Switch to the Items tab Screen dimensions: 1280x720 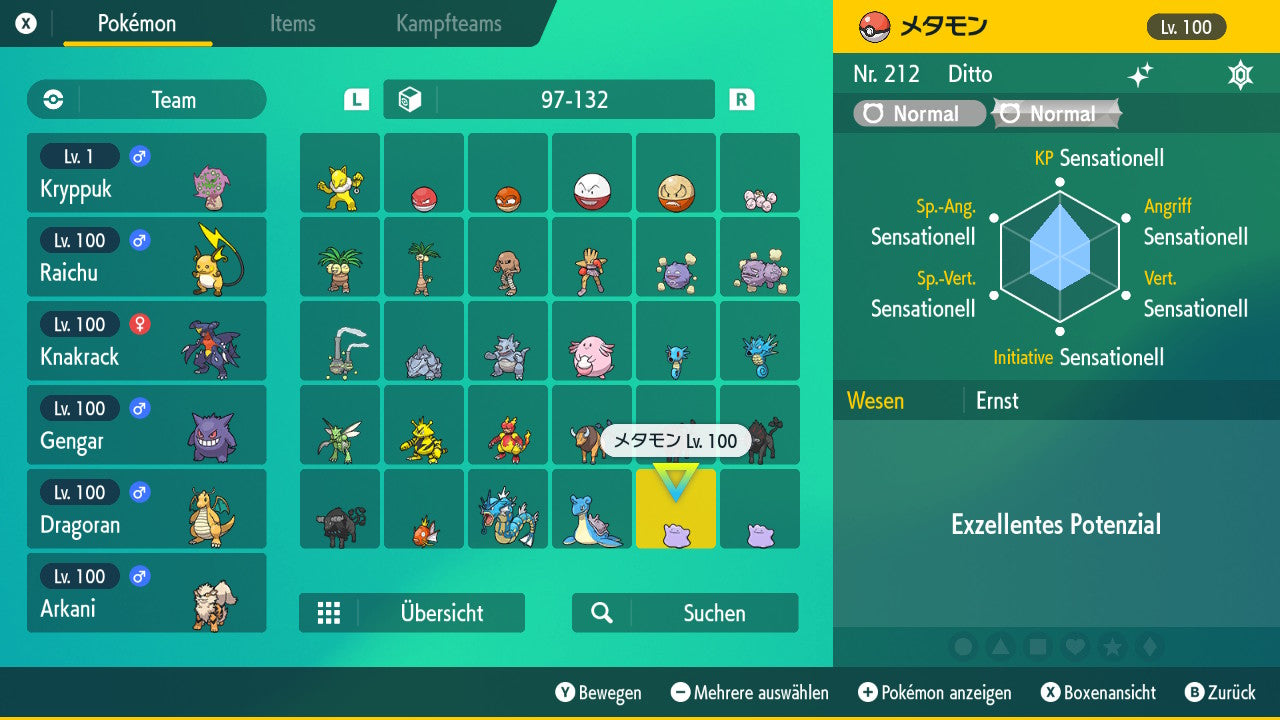[x=292, y=24]
